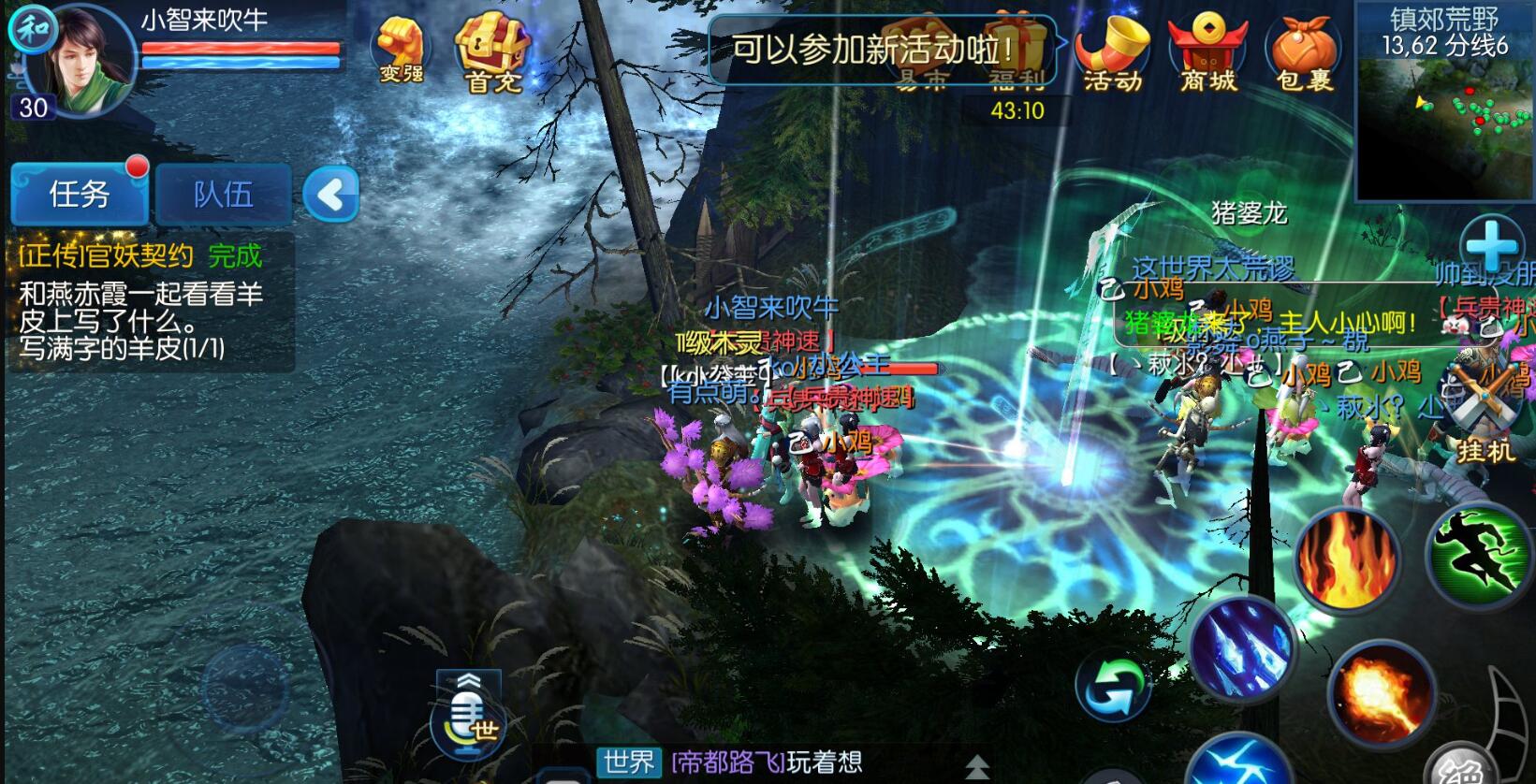Select the 任务 task tab
Screen dimensions: 1536x784
79,194
